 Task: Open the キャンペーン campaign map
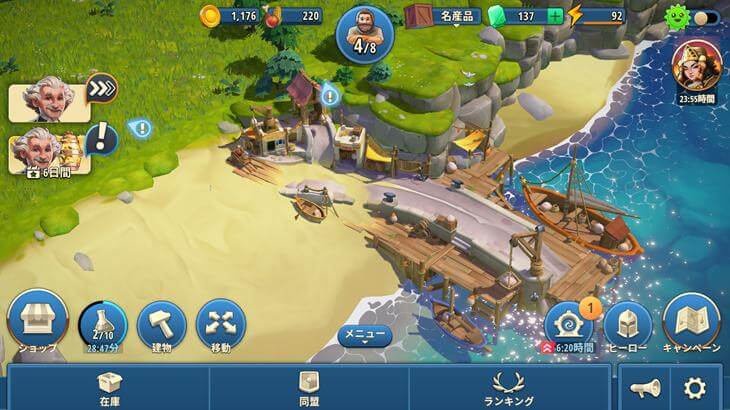click(x=691, y=324)
